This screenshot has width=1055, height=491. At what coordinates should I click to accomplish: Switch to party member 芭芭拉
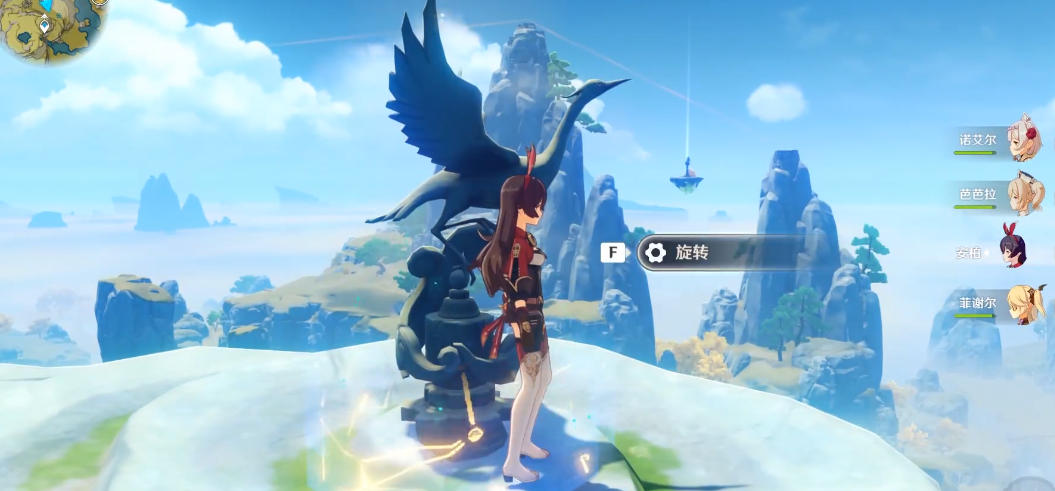1024,194
